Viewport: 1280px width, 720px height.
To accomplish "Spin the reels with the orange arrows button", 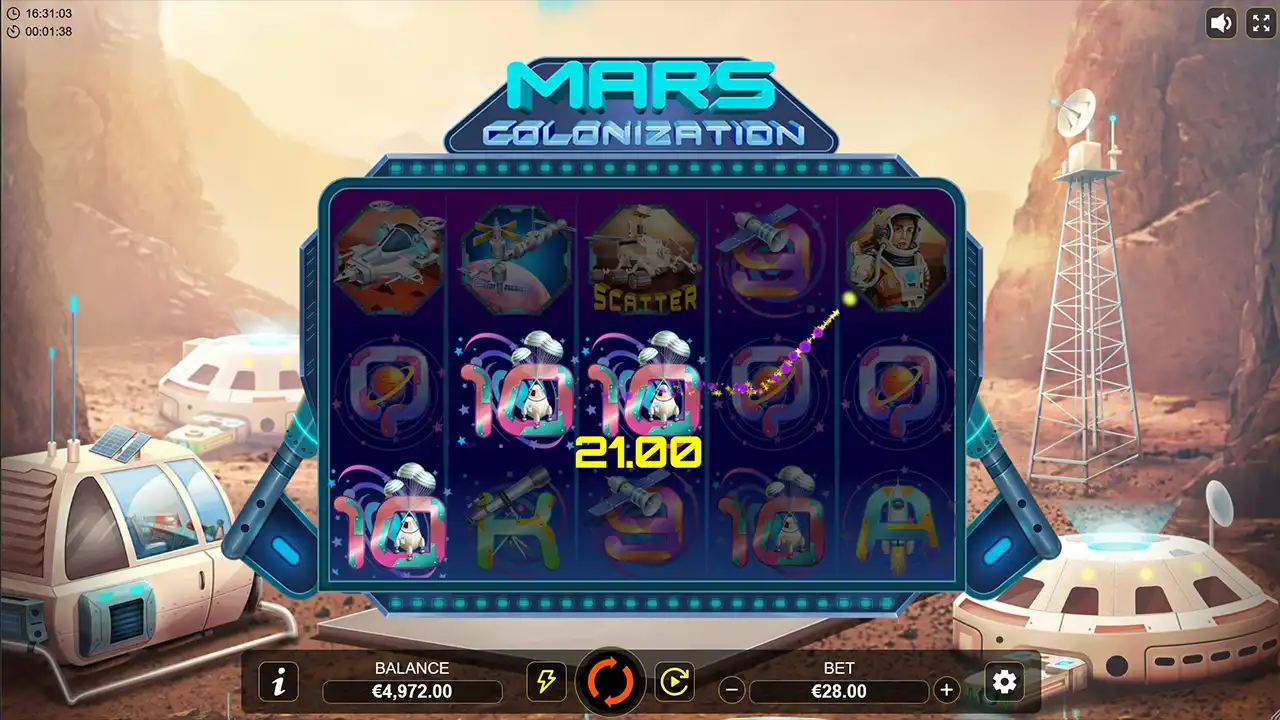I will pyautogui.click(x=611, y=682).
